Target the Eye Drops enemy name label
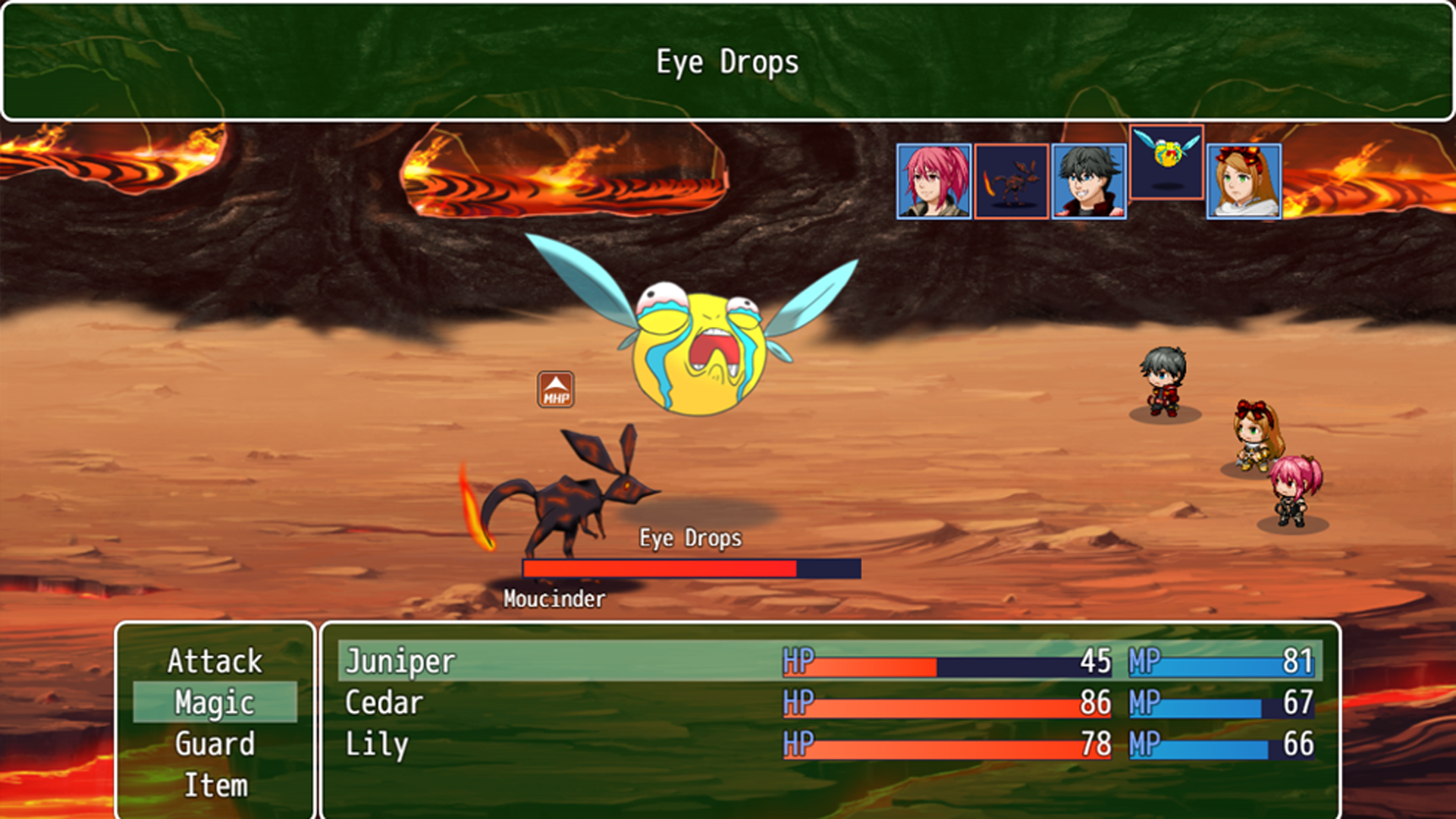 click(690, 538)
